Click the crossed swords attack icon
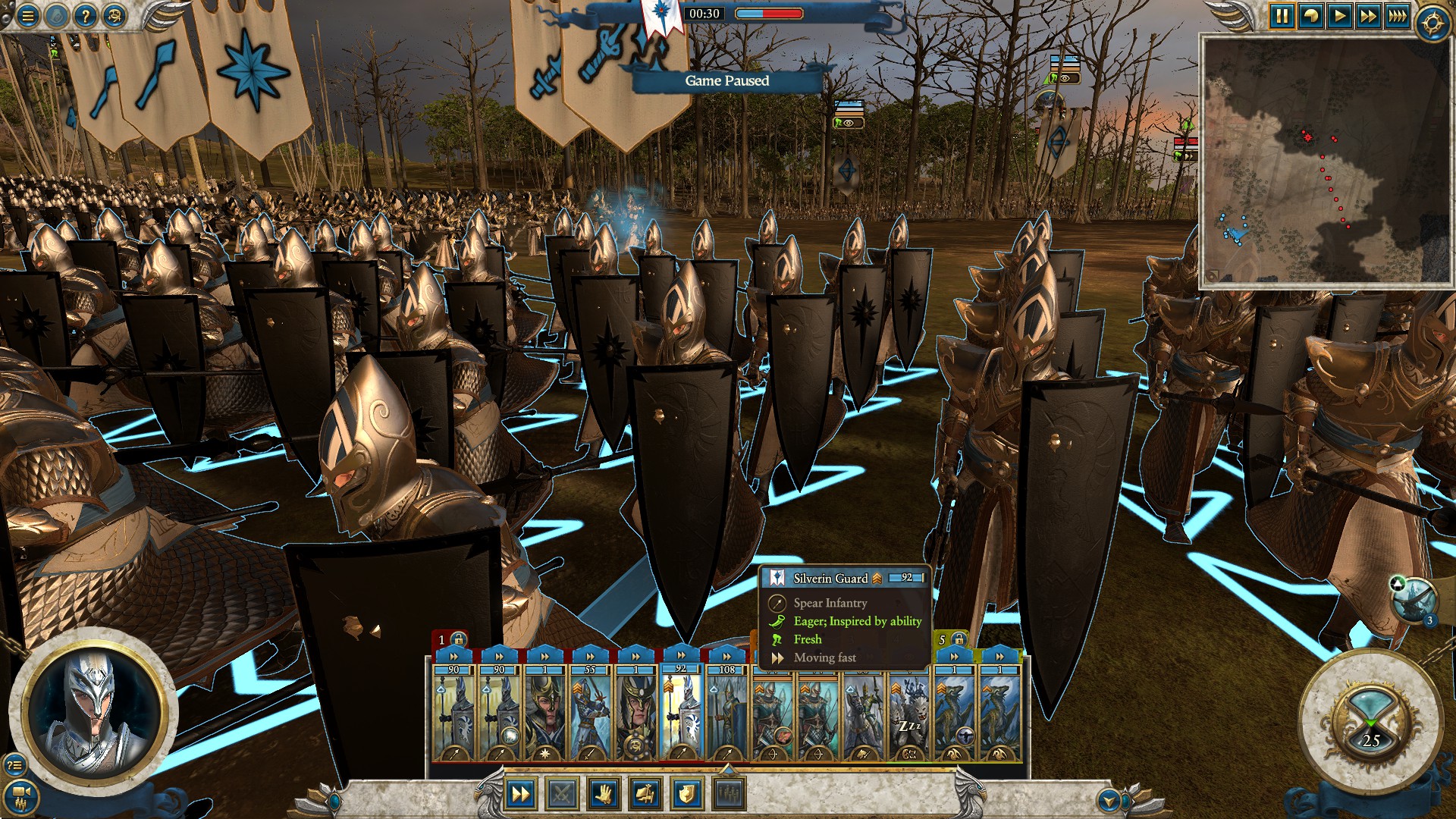This screenshot has height=819, width=1456. [x=561, y=794]
